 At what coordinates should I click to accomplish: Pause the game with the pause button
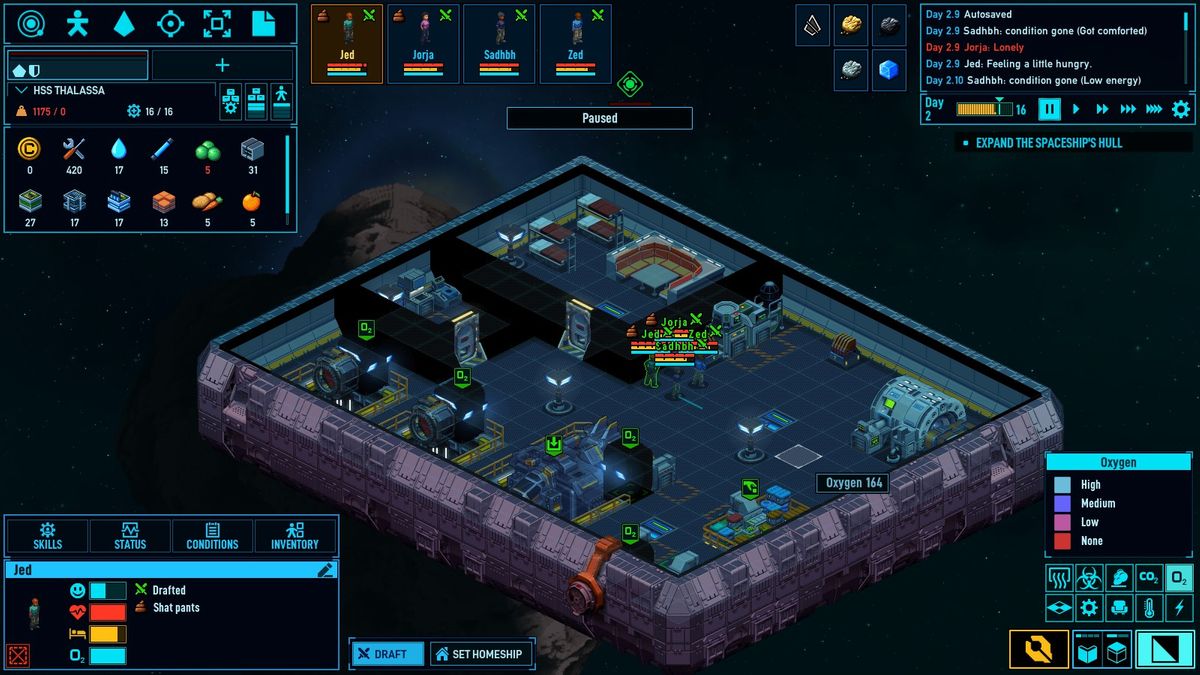(1049, 109)
